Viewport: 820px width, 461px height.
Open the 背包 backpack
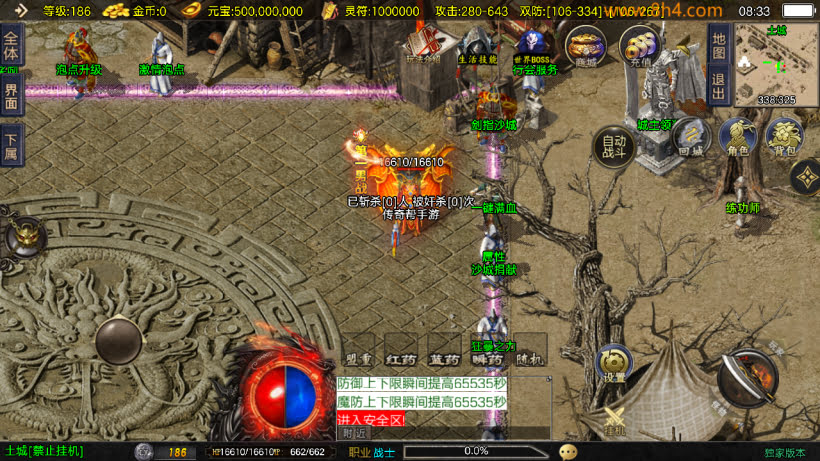[785, 137]
